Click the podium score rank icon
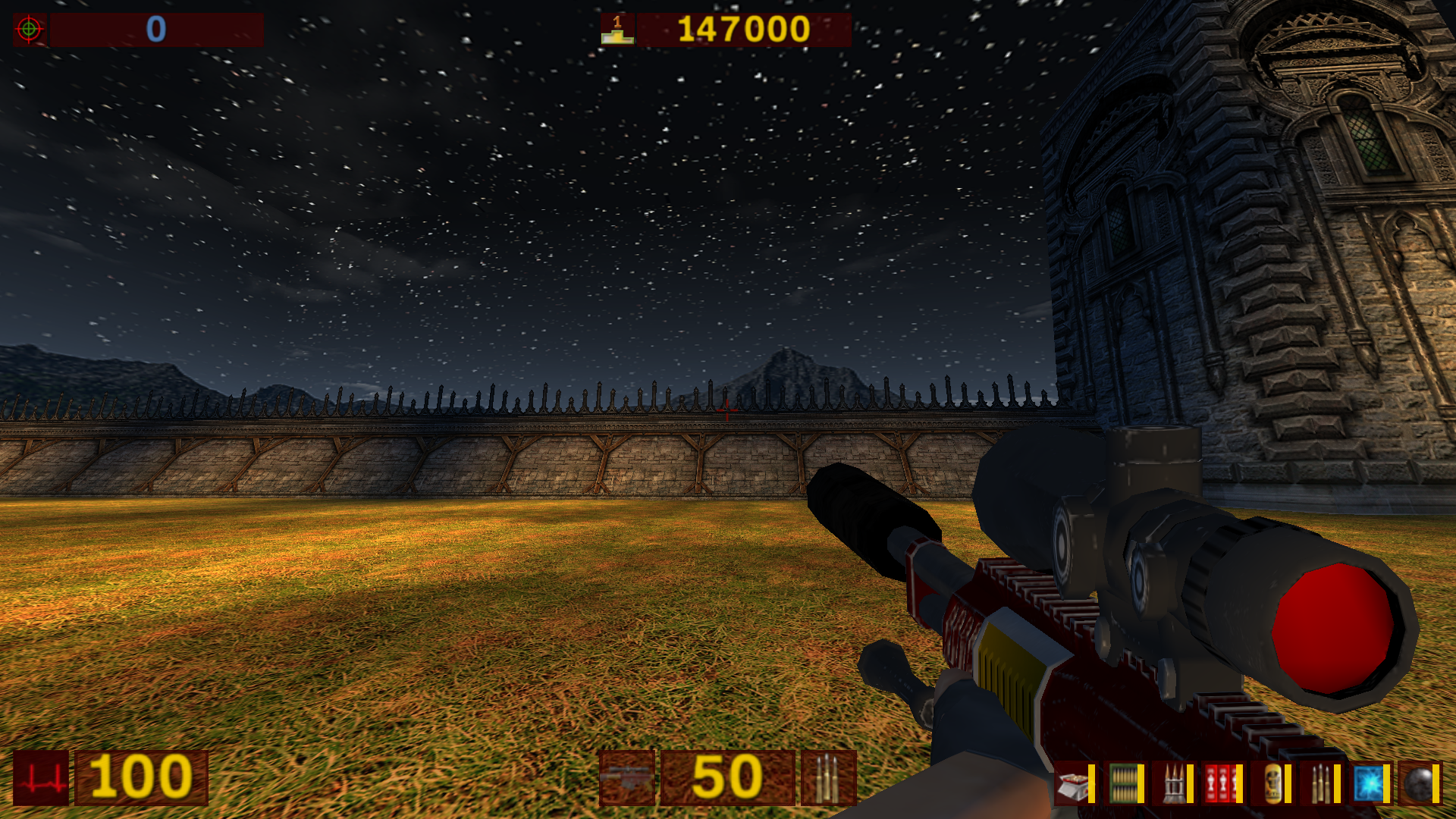Screen dimensions: 1456x819 pyautogui.click(x=617, y=30)
